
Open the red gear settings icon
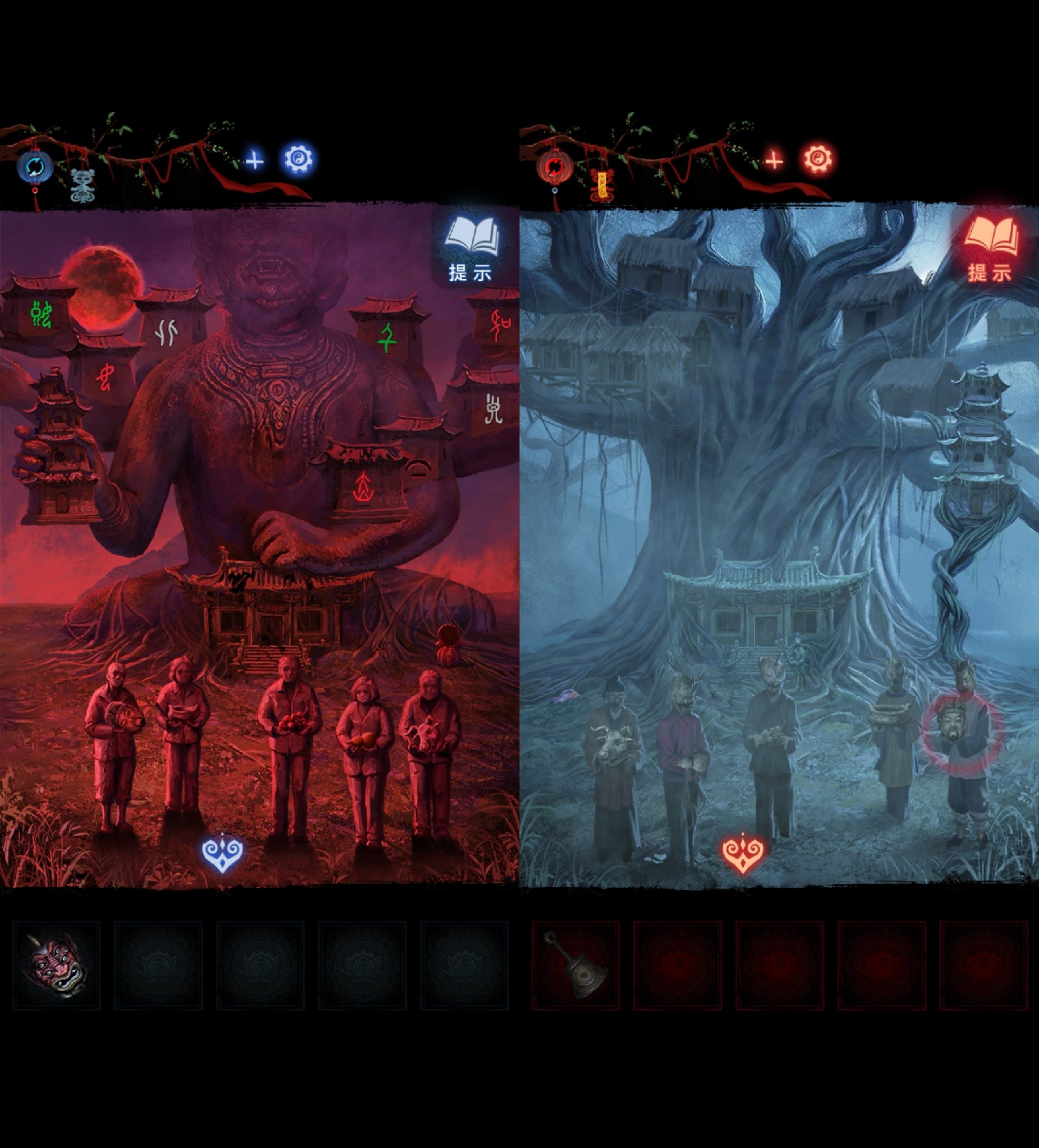tap(817, 159)
